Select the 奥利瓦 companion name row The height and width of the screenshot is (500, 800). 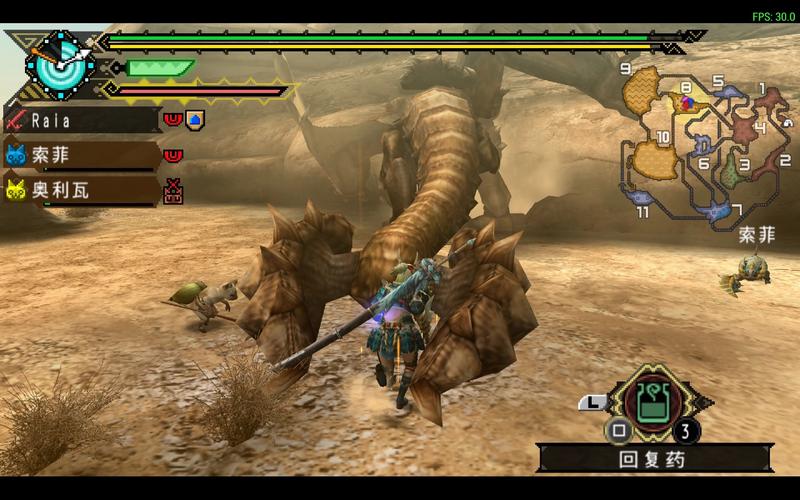[x=82, y=189]
